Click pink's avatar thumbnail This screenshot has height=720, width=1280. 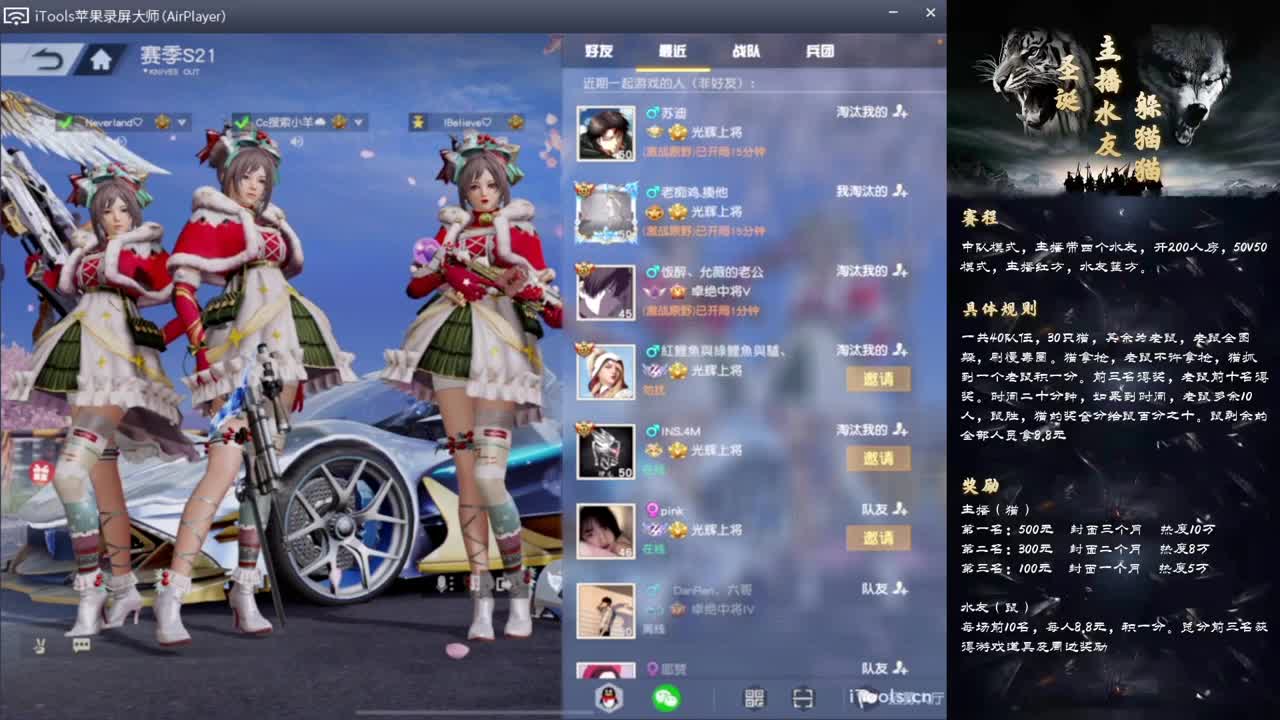(x=604, y=530)
